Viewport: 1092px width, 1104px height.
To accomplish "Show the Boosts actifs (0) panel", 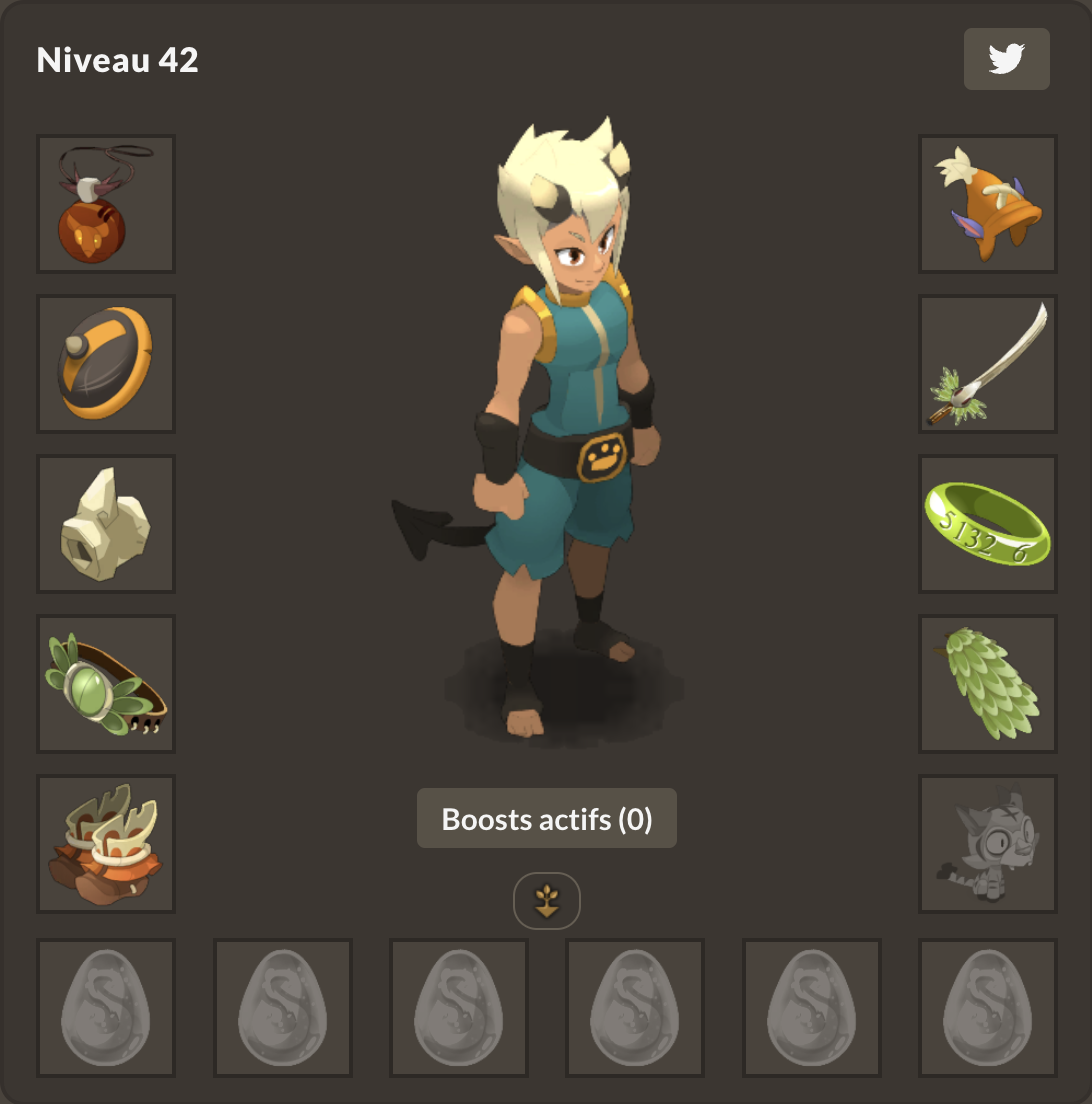I will coord(547,819).
